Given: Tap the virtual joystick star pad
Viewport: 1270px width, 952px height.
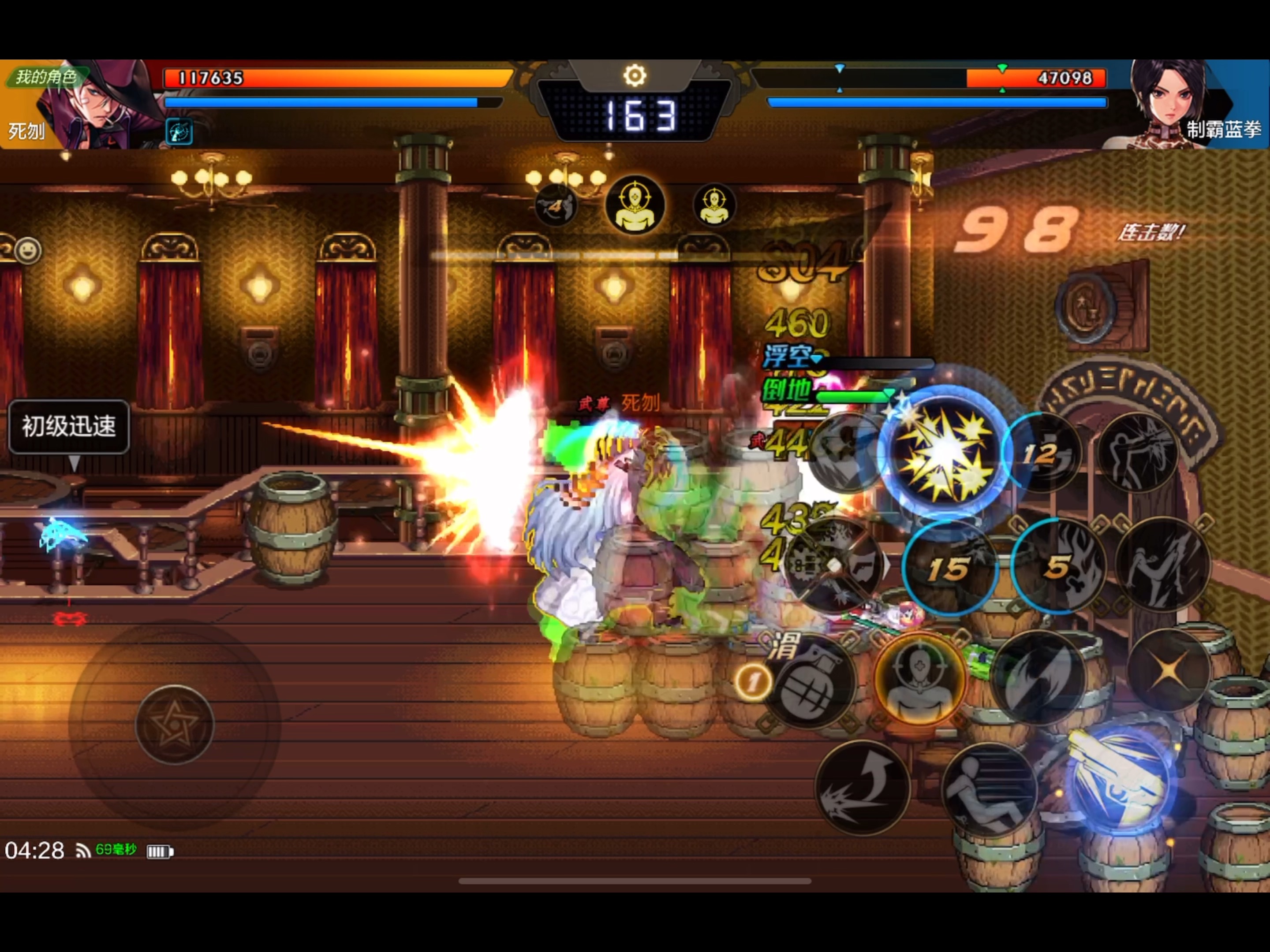Looking at the screenshot, I should coord(175,725).
